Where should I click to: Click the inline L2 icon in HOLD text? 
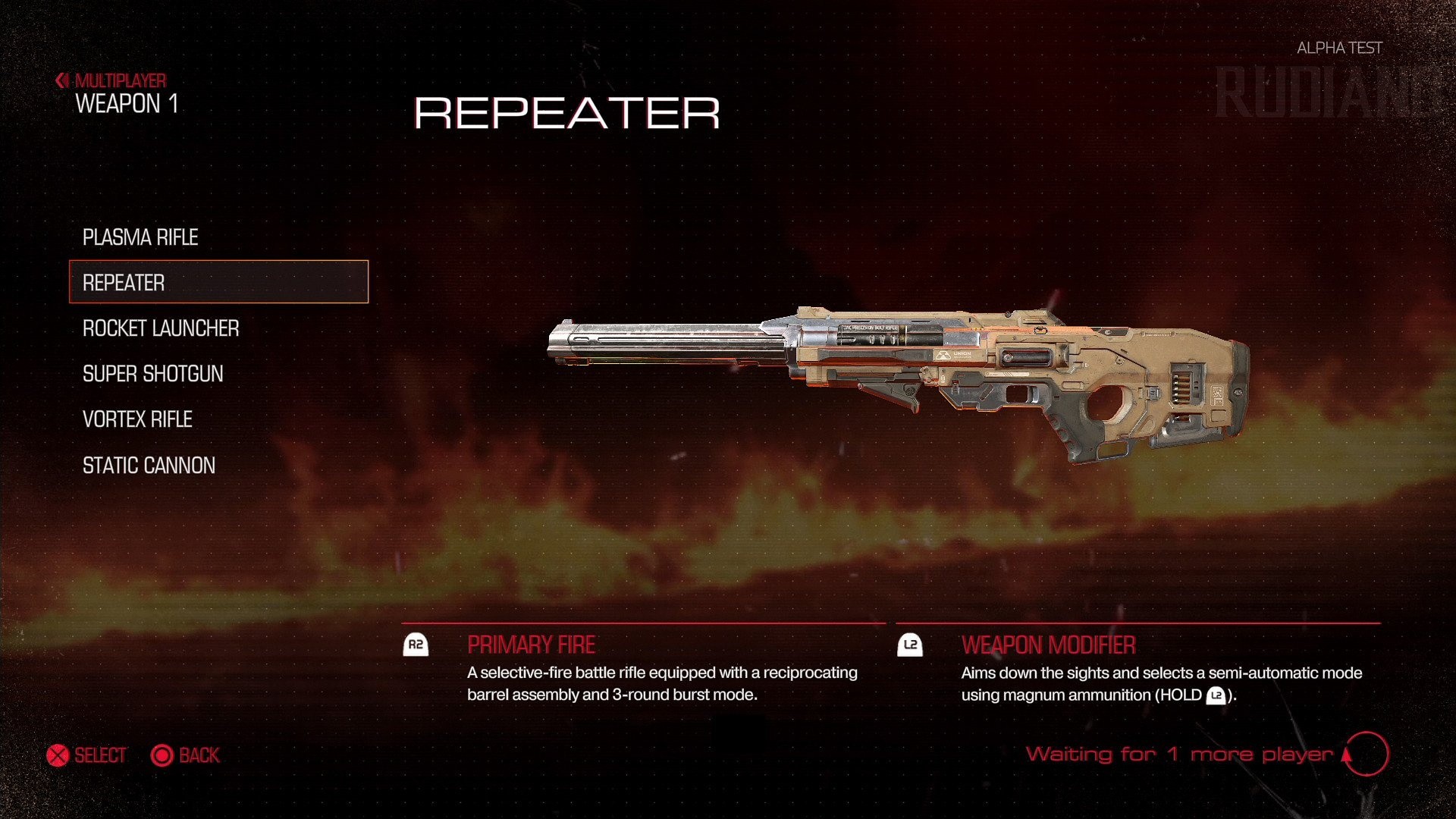tap(1217, 695)
